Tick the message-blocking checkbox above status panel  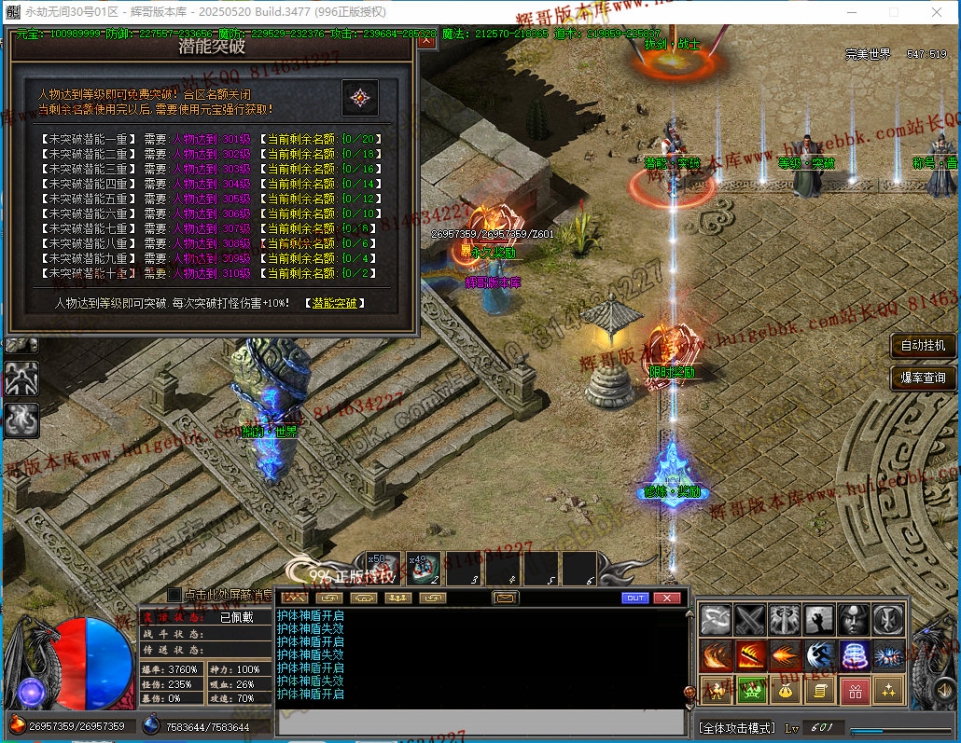pos(175,594)
